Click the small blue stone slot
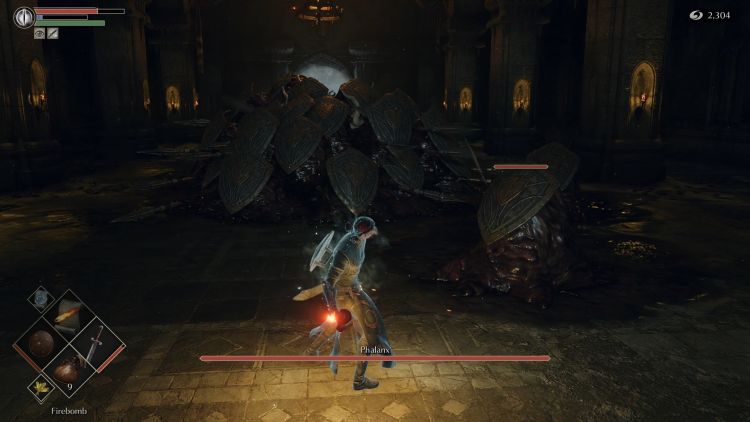750x422 pixels. click(x=40, y=296)
